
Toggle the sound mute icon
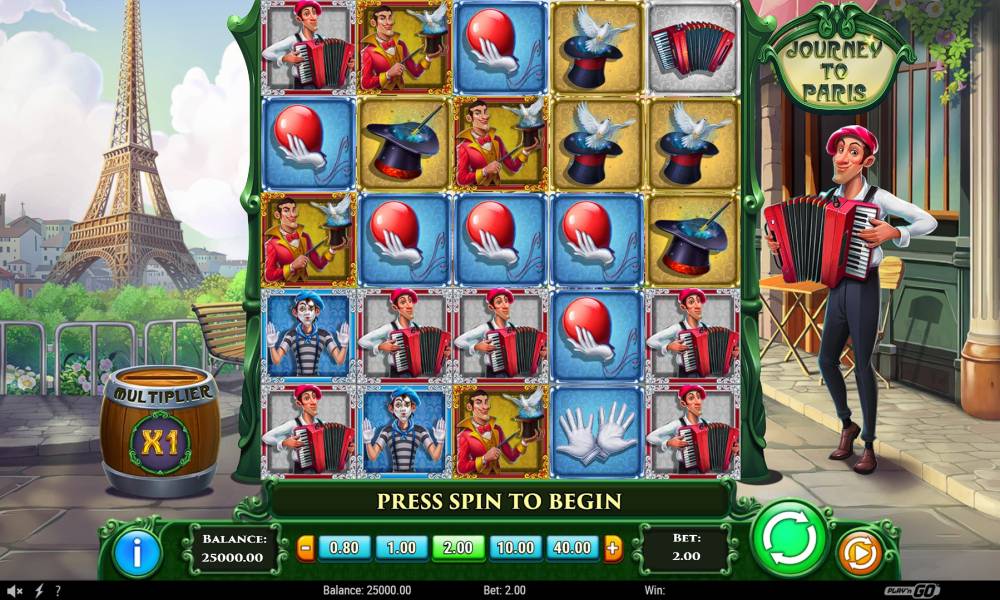[16, 591]
